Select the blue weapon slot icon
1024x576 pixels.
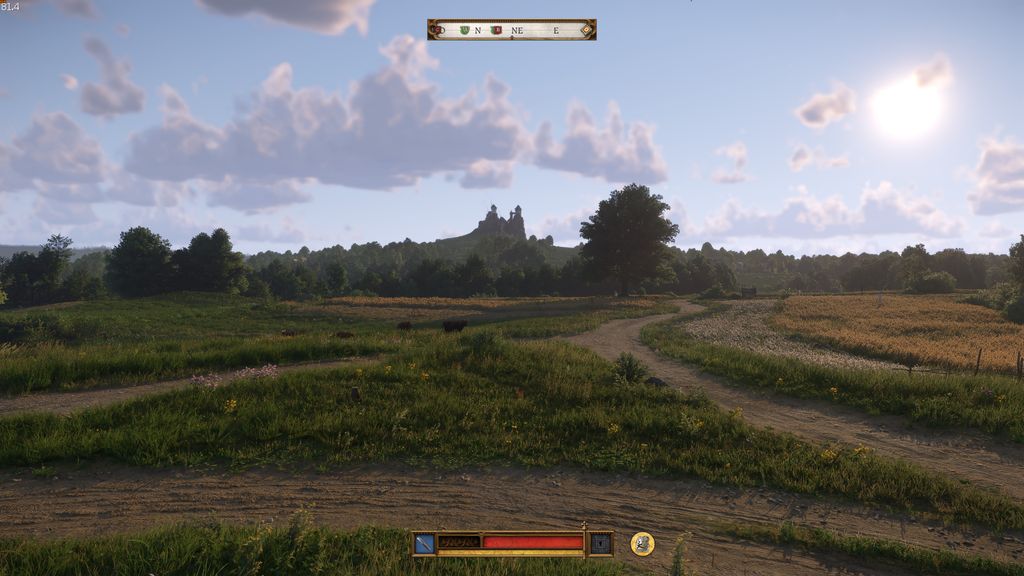point(425,543)
